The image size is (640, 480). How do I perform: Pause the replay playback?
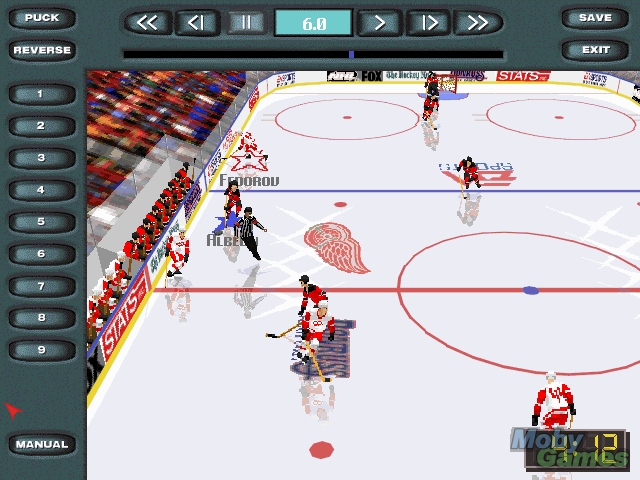[x=245, y=23]
